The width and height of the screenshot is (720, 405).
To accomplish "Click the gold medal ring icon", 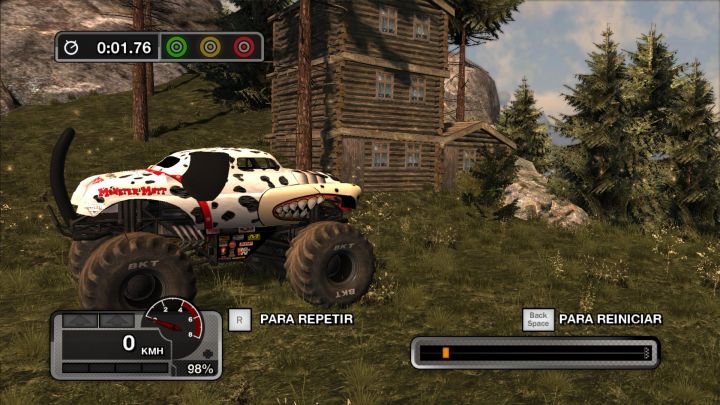I will click(x=210, y=47).
